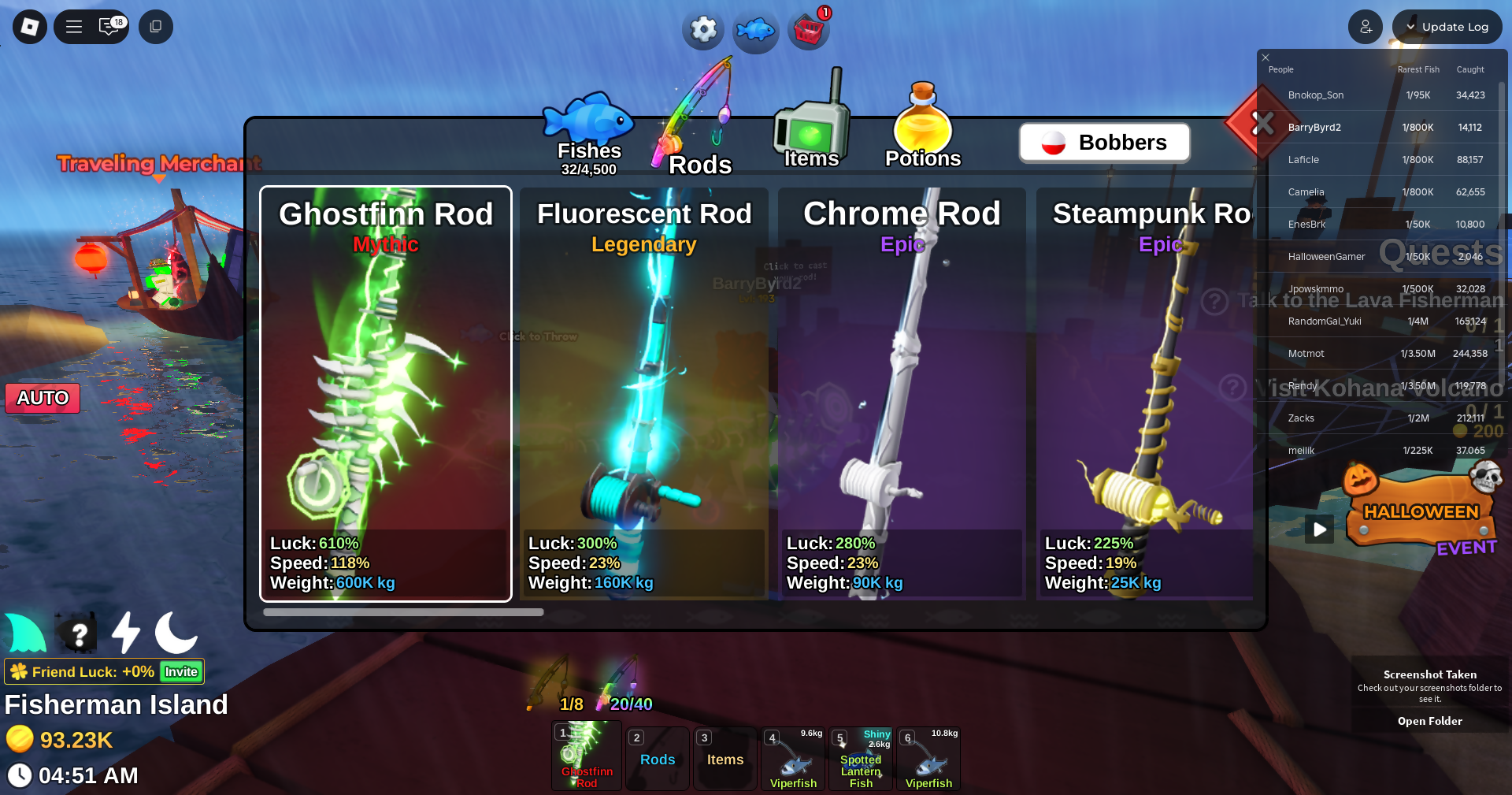Choose the Fluorescent Rod card

[643, 394]
